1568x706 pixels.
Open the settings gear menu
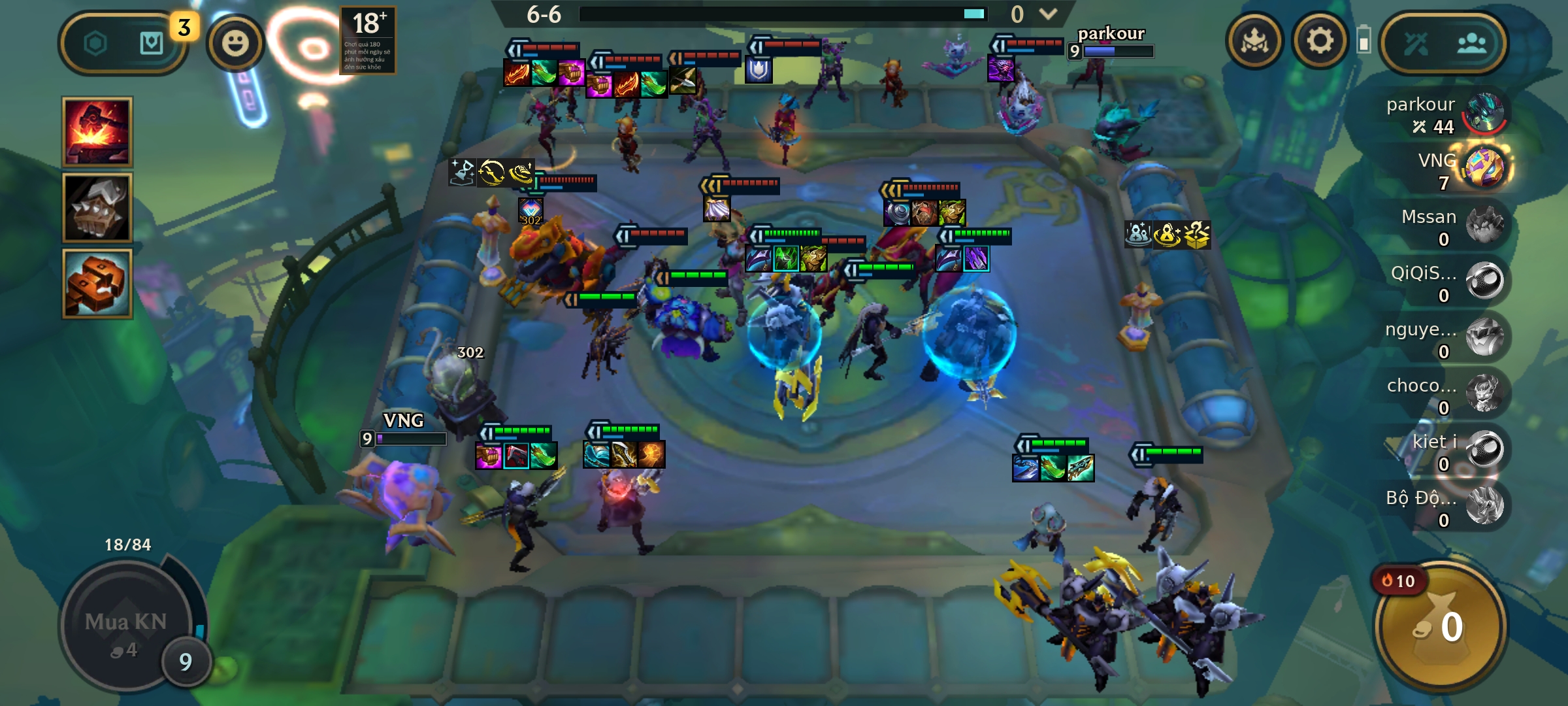[x=1320, y=41]
